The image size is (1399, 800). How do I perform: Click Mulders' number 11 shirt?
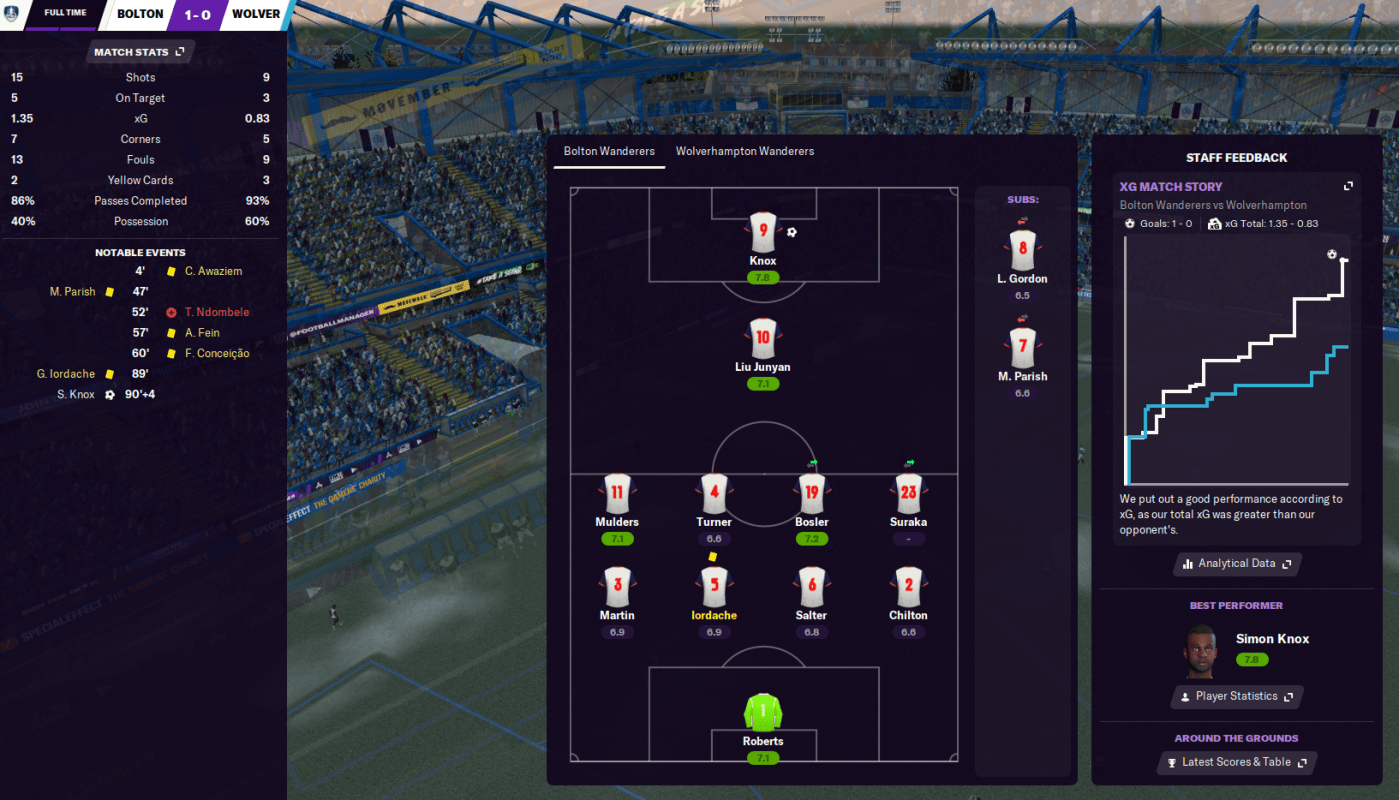click(x=617, y=492)
